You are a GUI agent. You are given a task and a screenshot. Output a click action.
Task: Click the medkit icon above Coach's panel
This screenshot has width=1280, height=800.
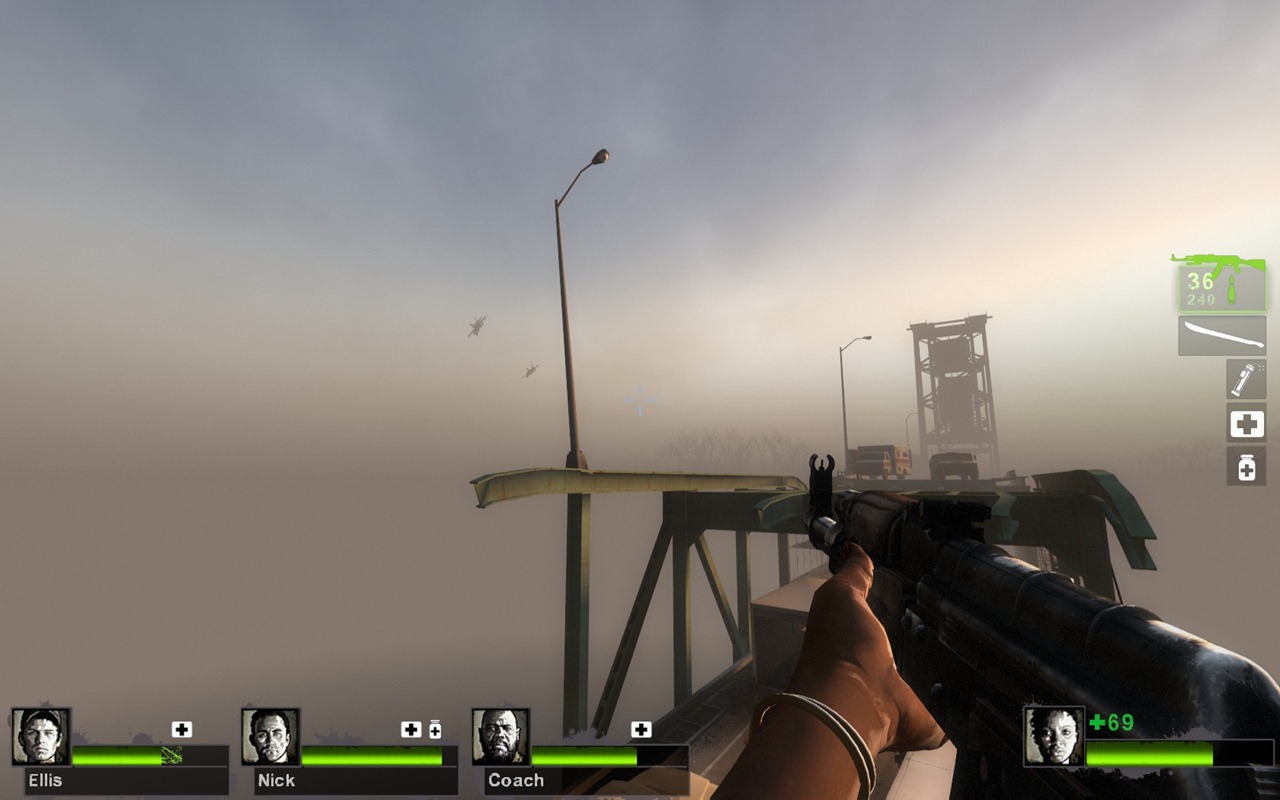point(641,729)
